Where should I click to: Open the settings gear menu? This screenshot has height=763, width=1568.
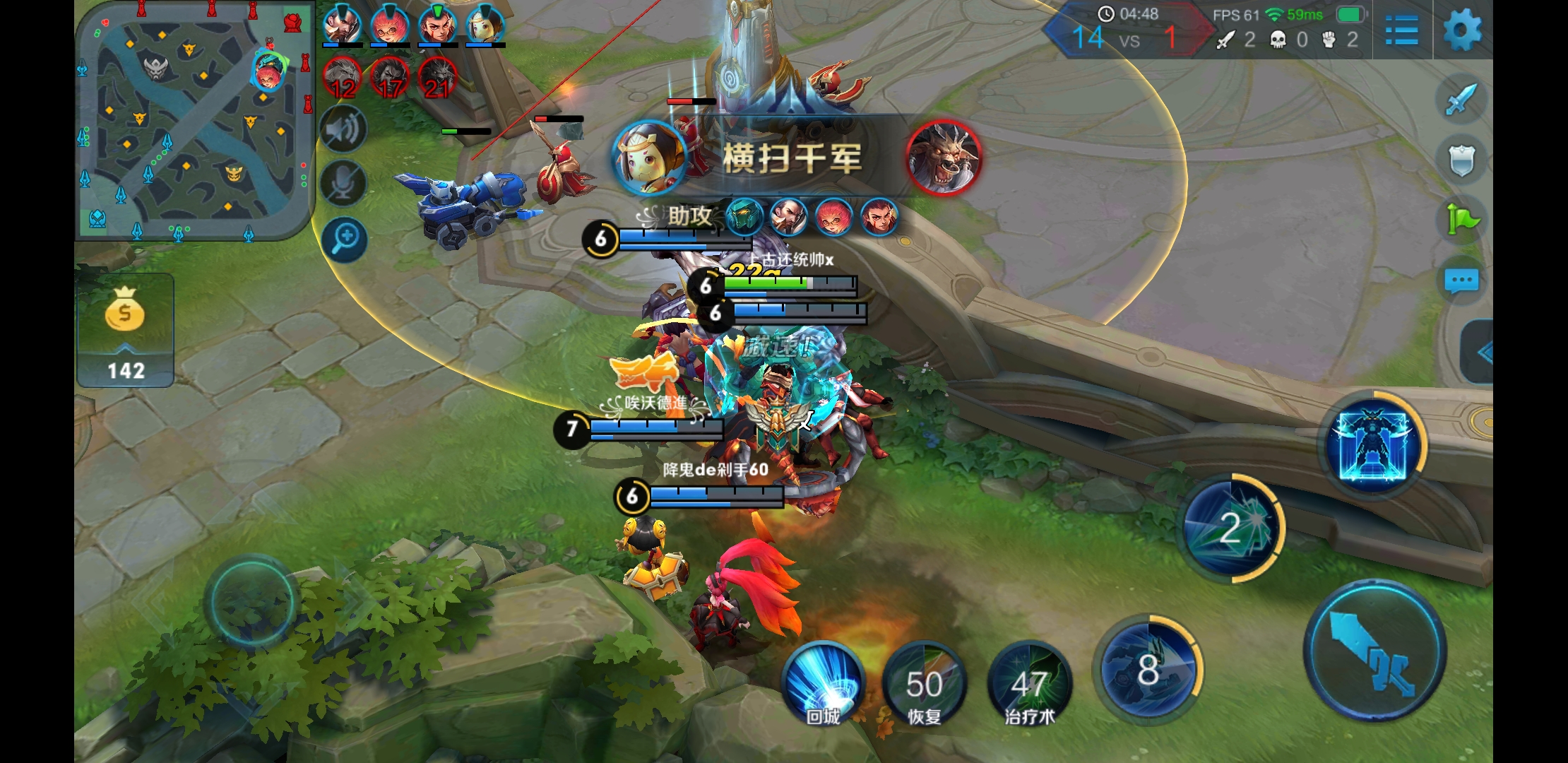tap(1462, 30)
